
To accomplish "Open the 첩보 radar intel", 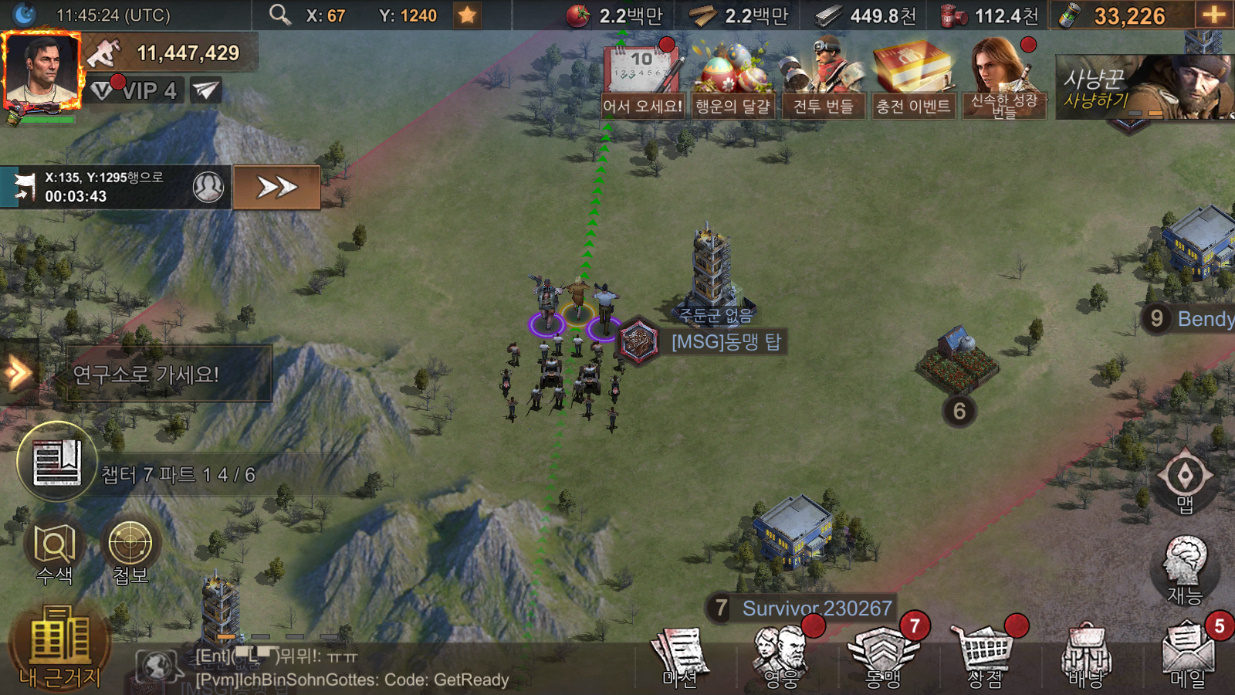I will (x=130, y=552).
